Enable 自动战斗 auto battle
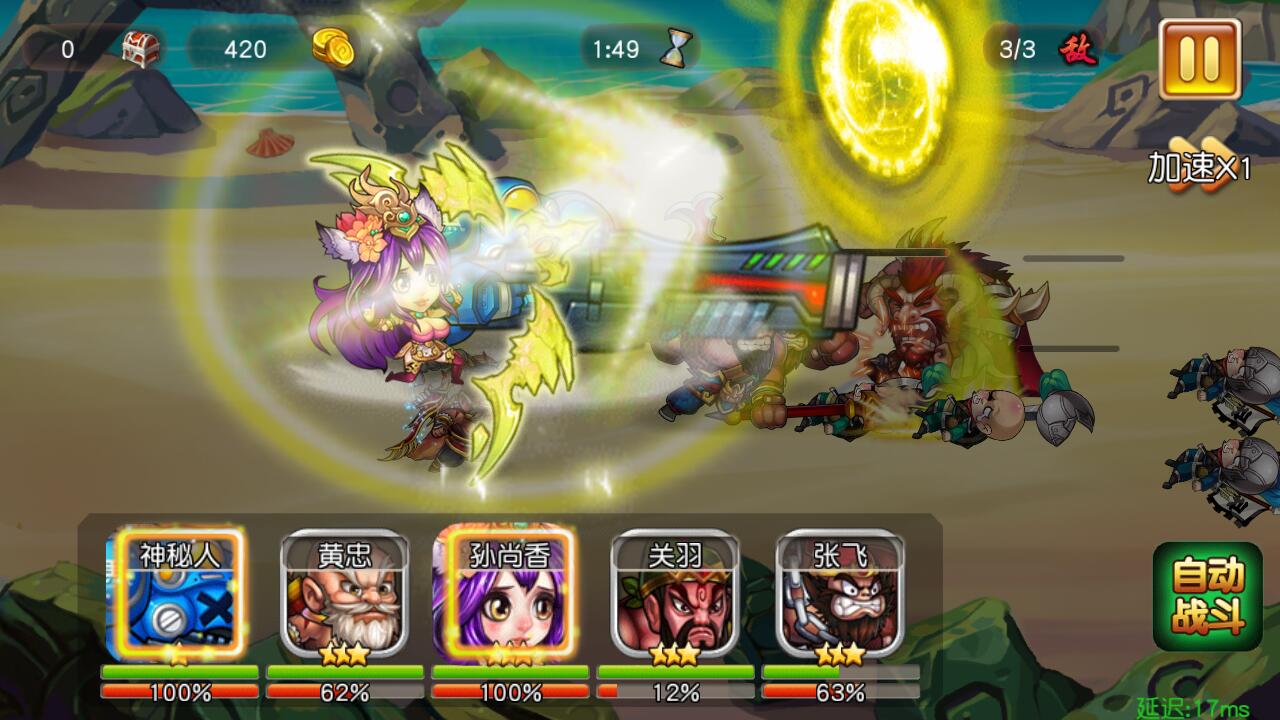 point(1207,596)
